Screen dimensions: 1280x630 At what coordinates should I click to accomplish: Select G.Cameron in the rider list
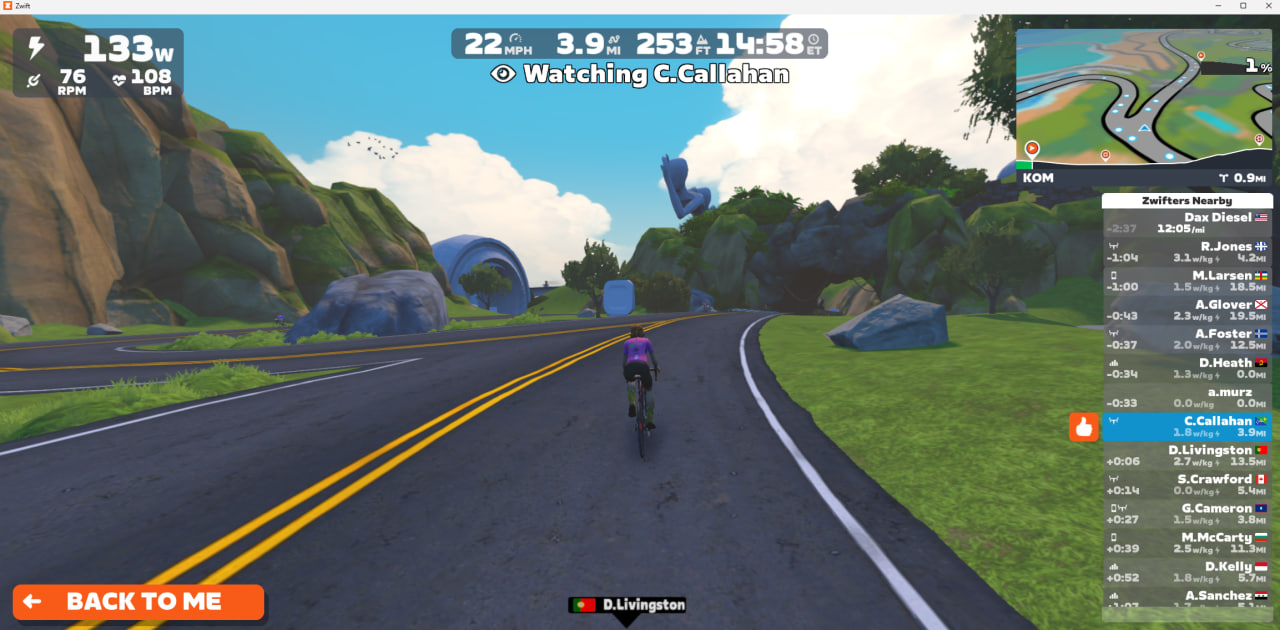click(1187, 514)
